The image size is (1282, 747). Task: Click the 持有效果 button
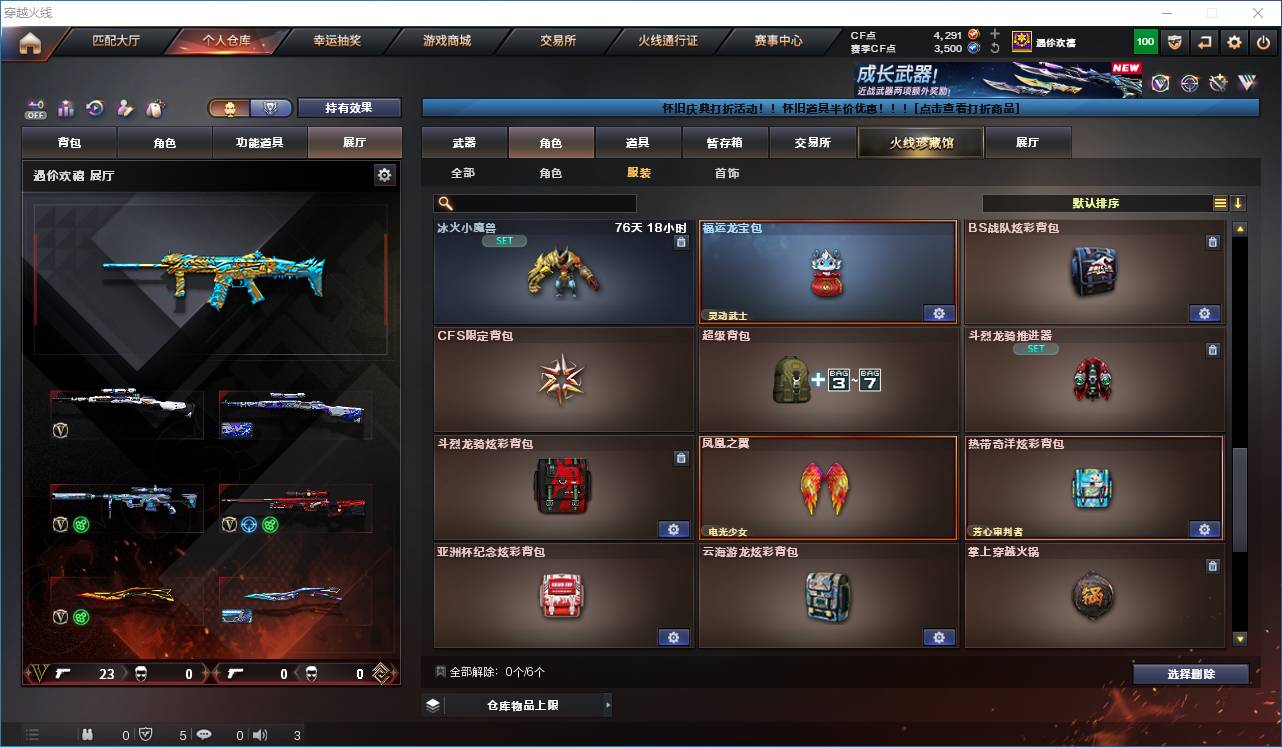348,107
